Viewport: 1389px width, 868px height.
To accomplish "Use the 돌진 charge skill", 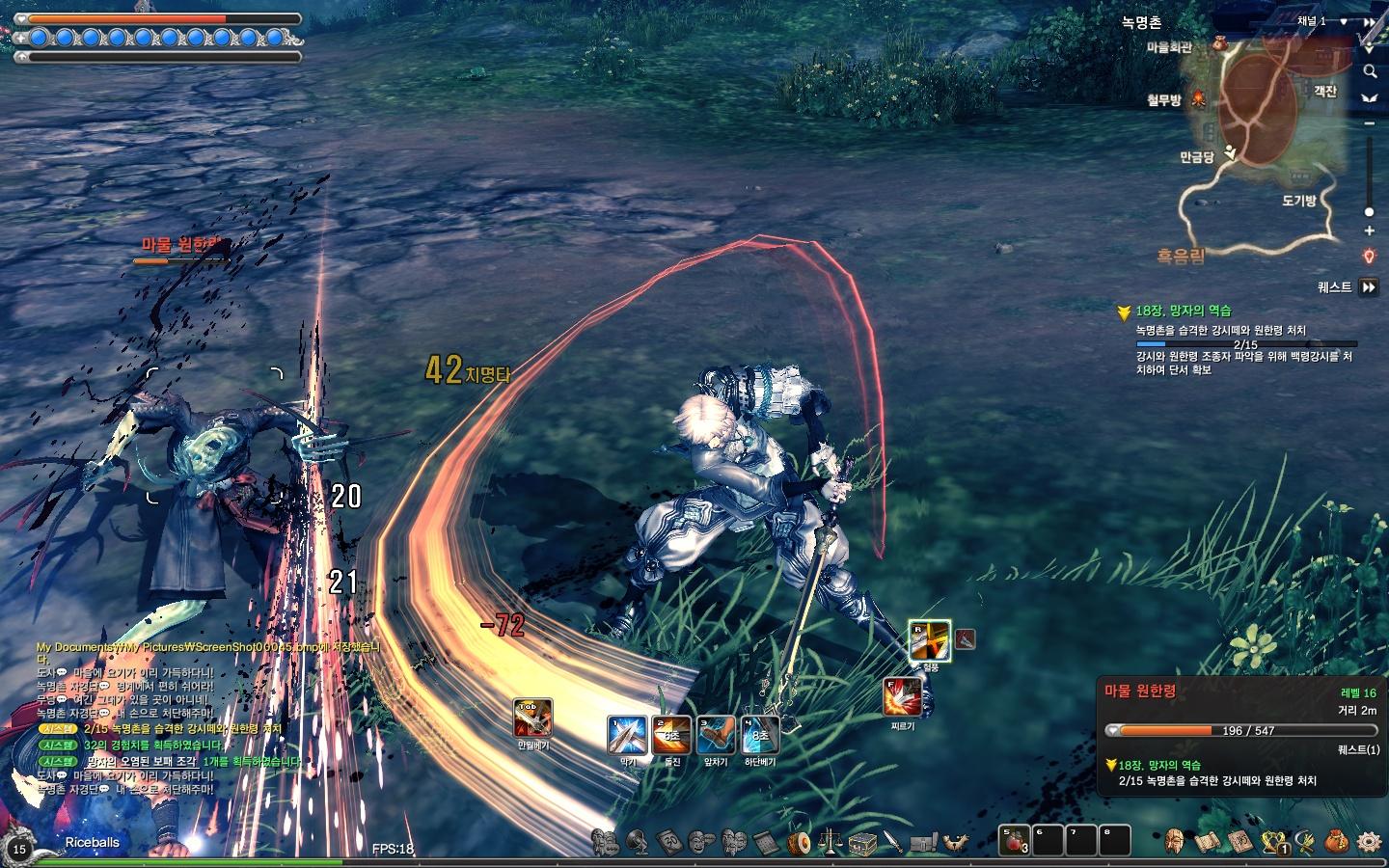I will coord(672,735).
